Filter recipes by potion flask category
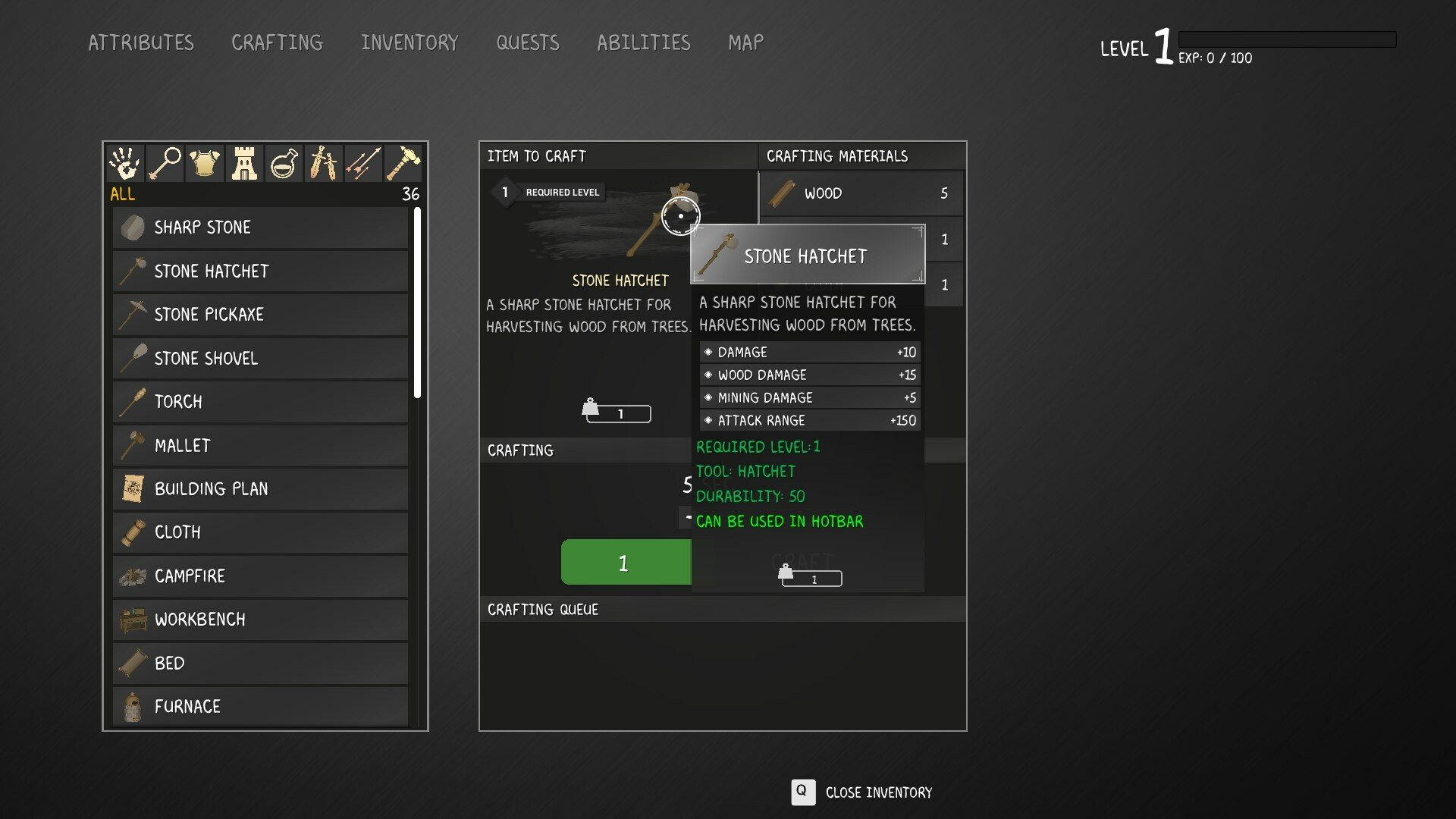 coord(284,163)
